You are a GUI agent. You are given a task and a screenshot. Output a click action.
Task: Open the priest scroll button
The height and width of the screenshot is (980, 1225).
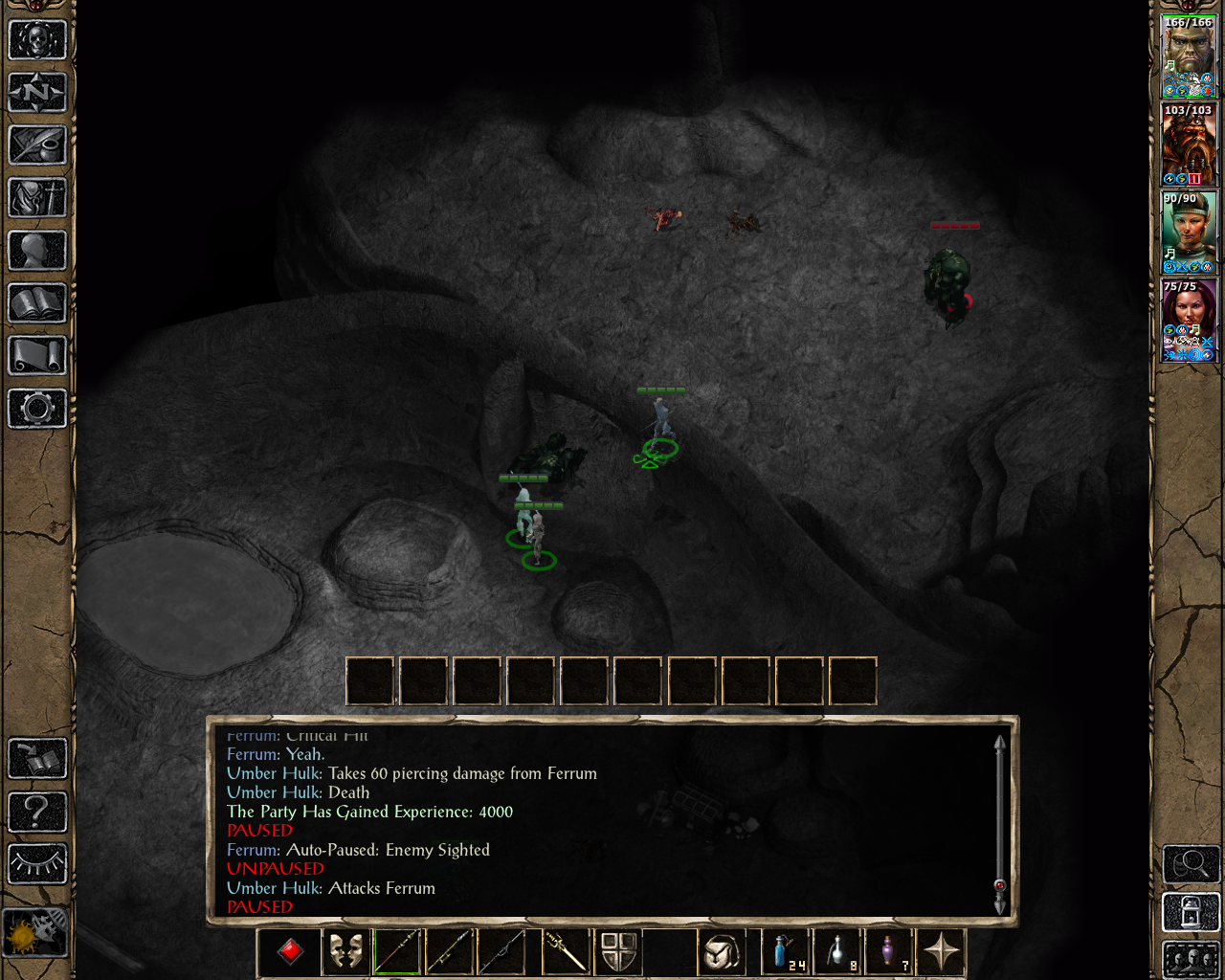pyautogui.click(x=37, y=356)
